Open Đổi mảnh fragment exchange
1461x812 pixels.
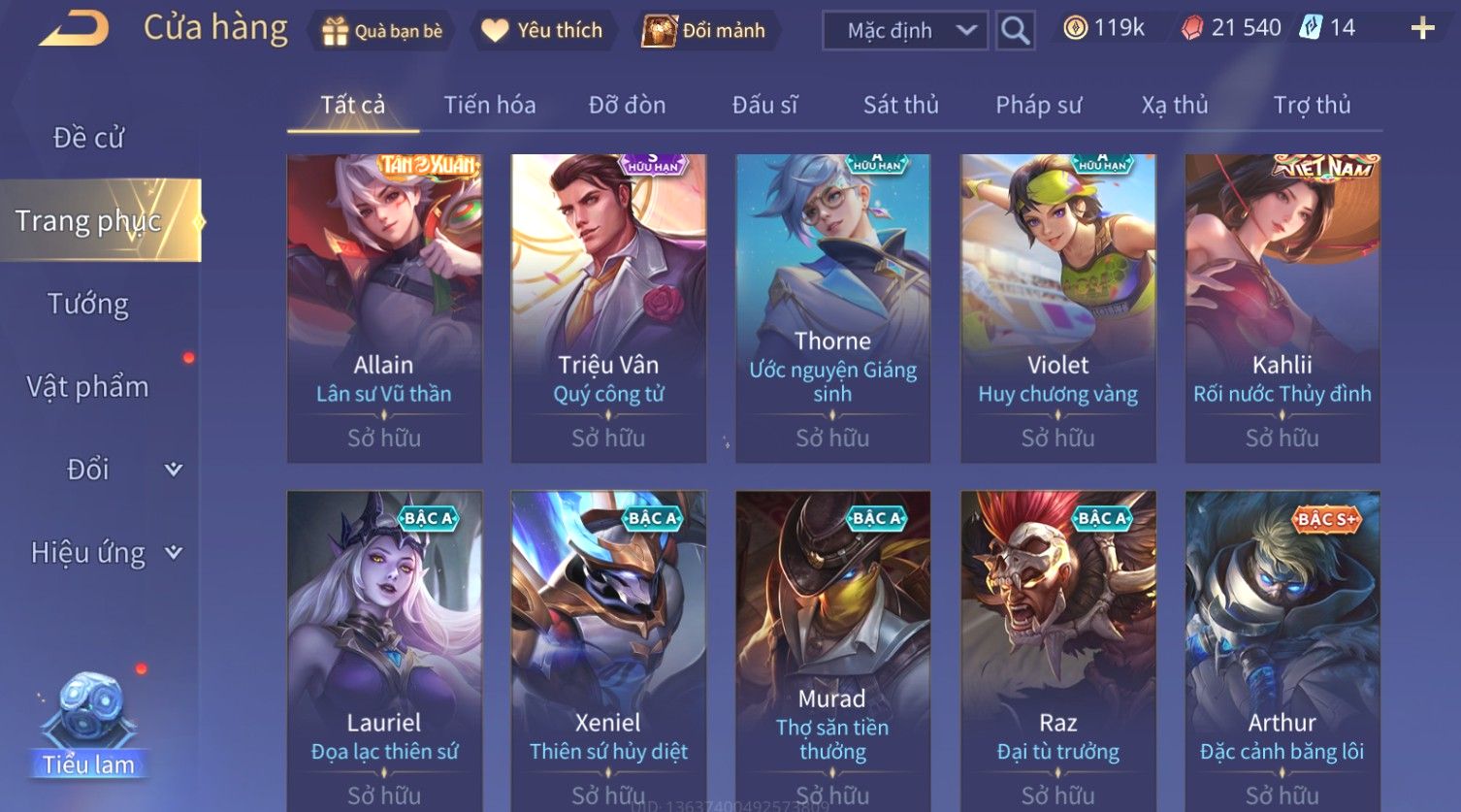[704, 31]
